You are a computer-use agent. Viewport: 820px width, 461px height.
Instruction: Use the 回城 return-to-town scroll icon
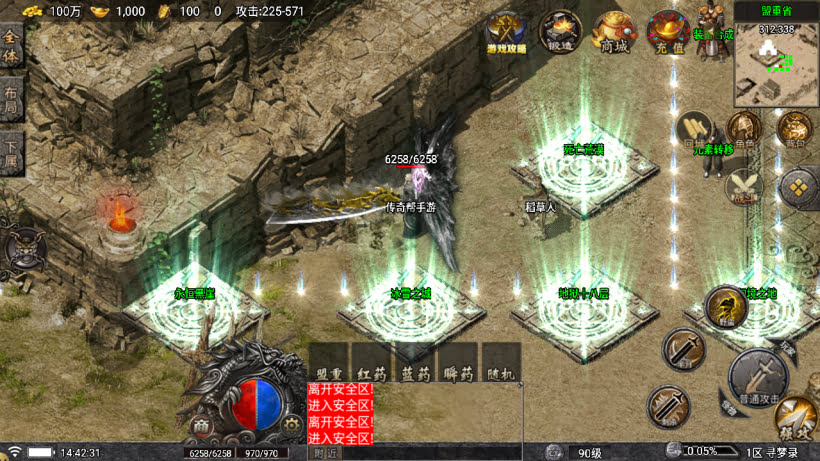pyautogui.click(x=694, y=128)
